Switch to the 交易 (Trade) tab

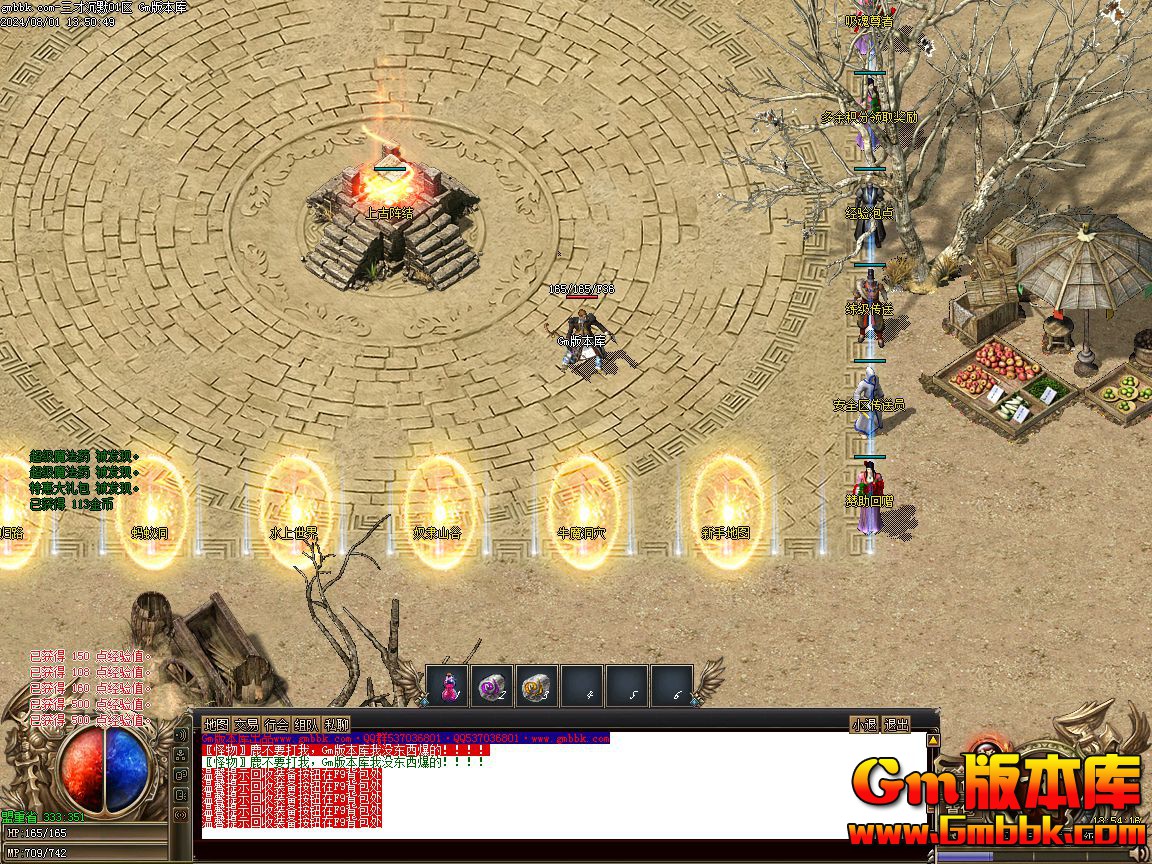click(x=246, y=724)
